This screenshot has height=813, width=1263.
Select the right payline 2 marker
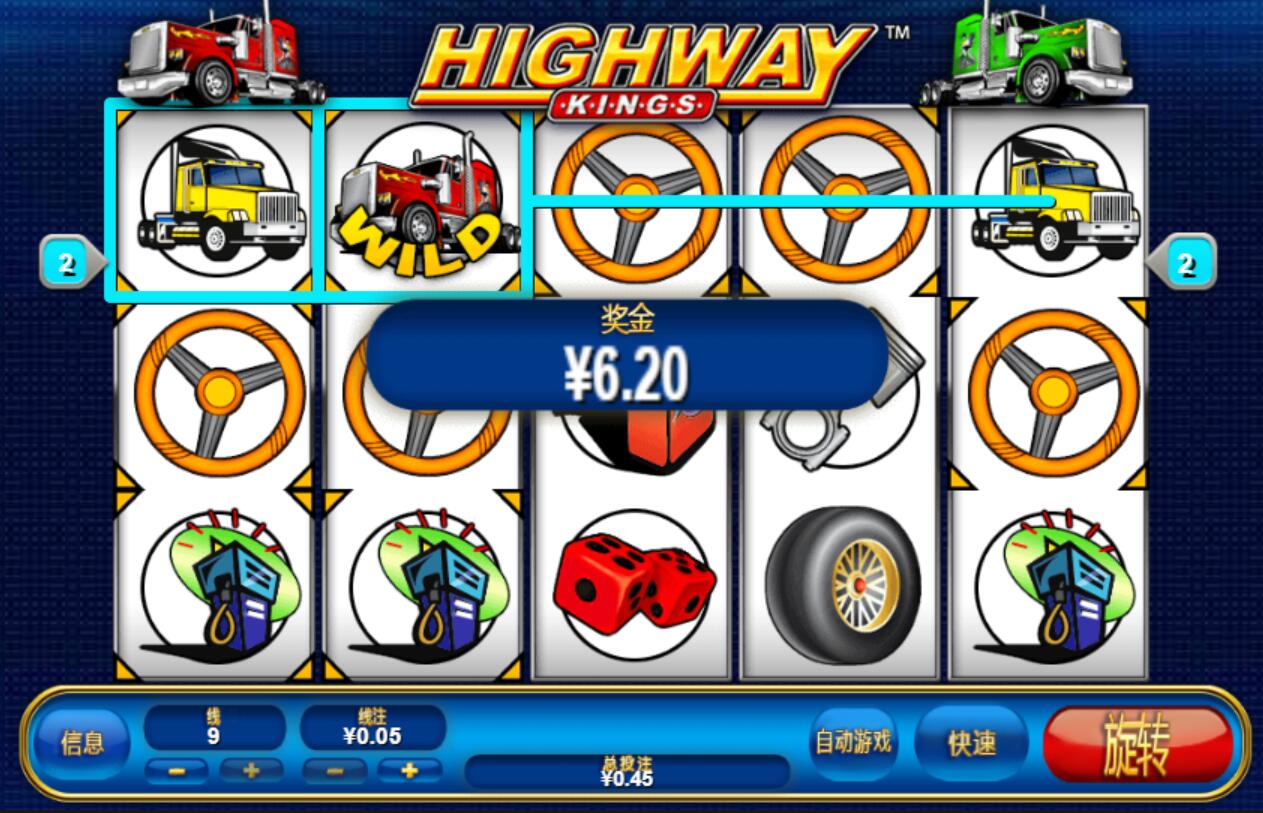click(1185, 264)
